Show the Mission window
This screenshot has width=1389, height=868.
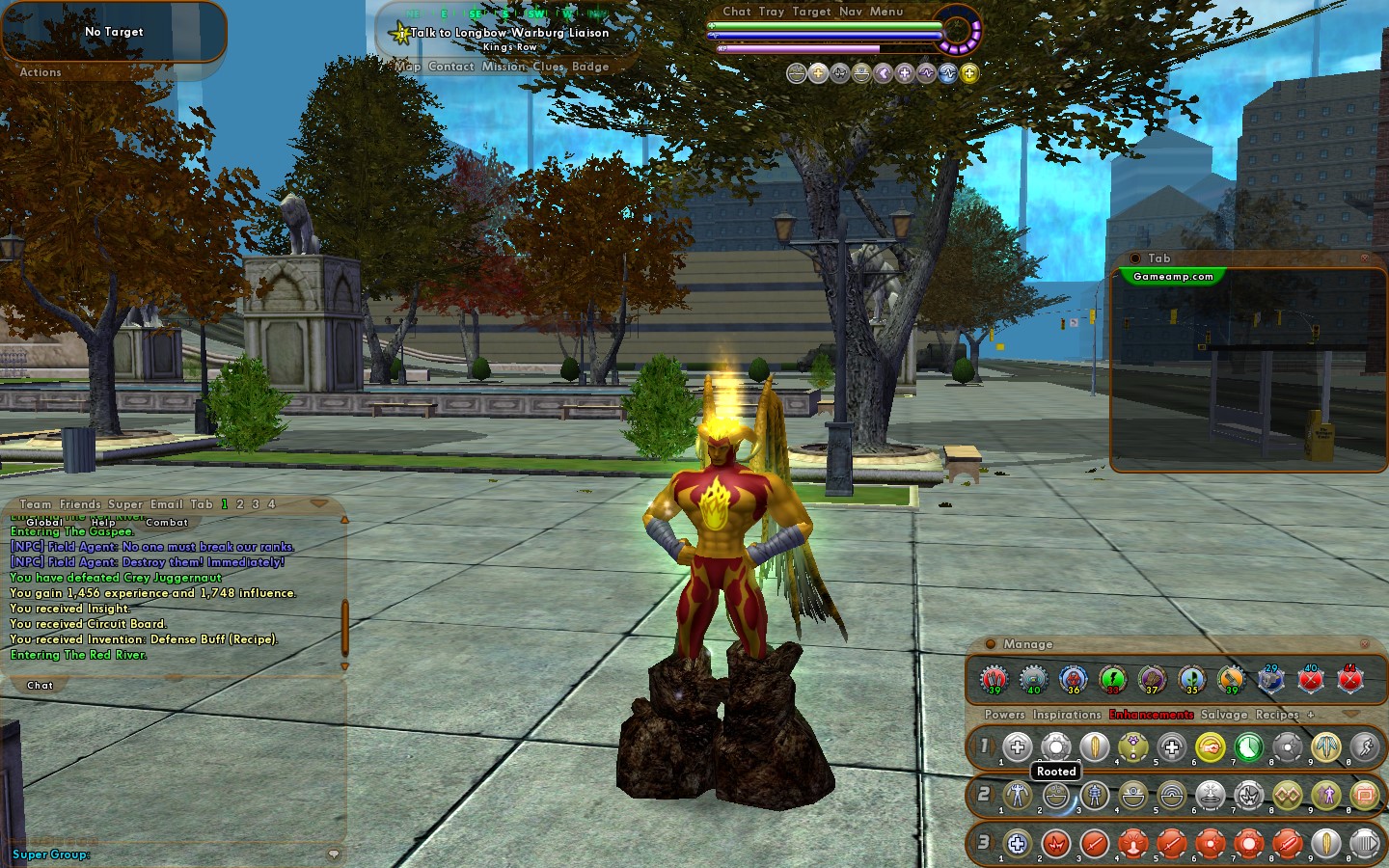coord(504,67)
